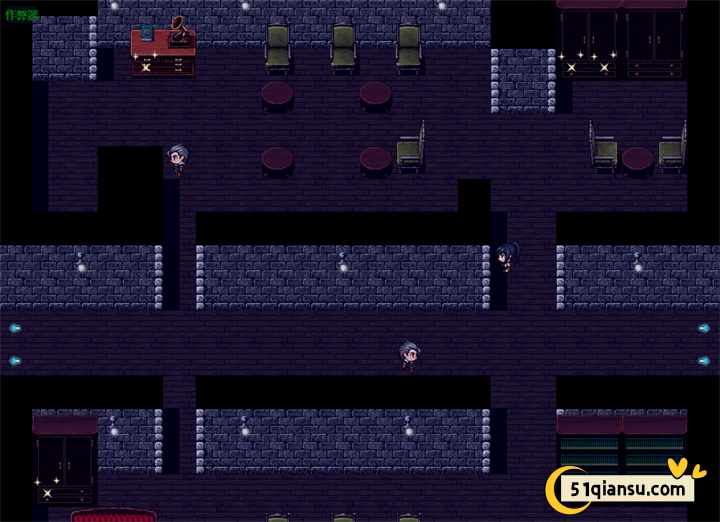Viewport: 720px width, 522px height.
Task: Open the green 作弊器 cheat menu
Action: pyautogui.click(x=21, y=15)
